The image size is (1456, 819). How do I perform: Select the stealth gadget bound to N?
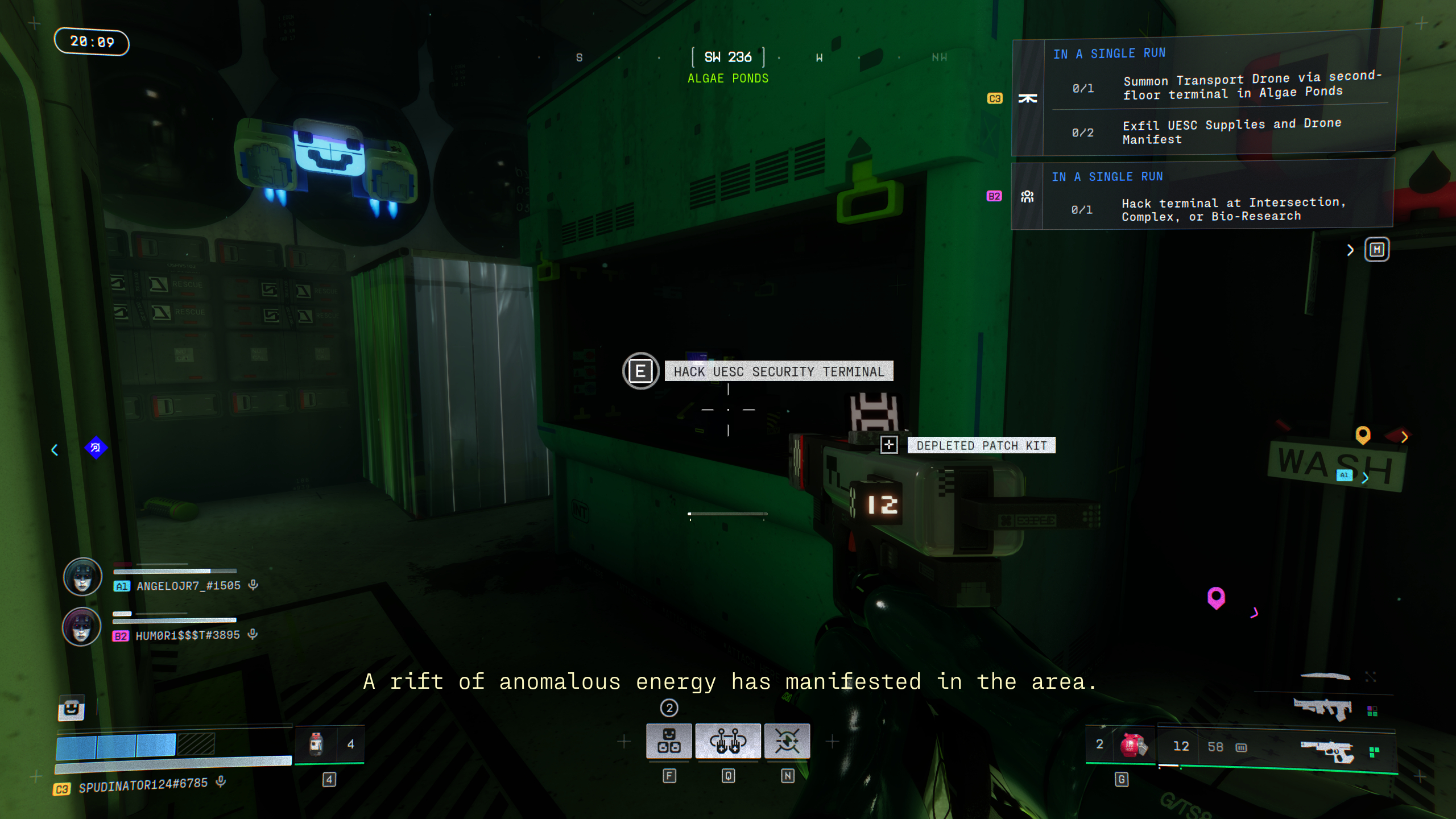click(x=788, y=741)
